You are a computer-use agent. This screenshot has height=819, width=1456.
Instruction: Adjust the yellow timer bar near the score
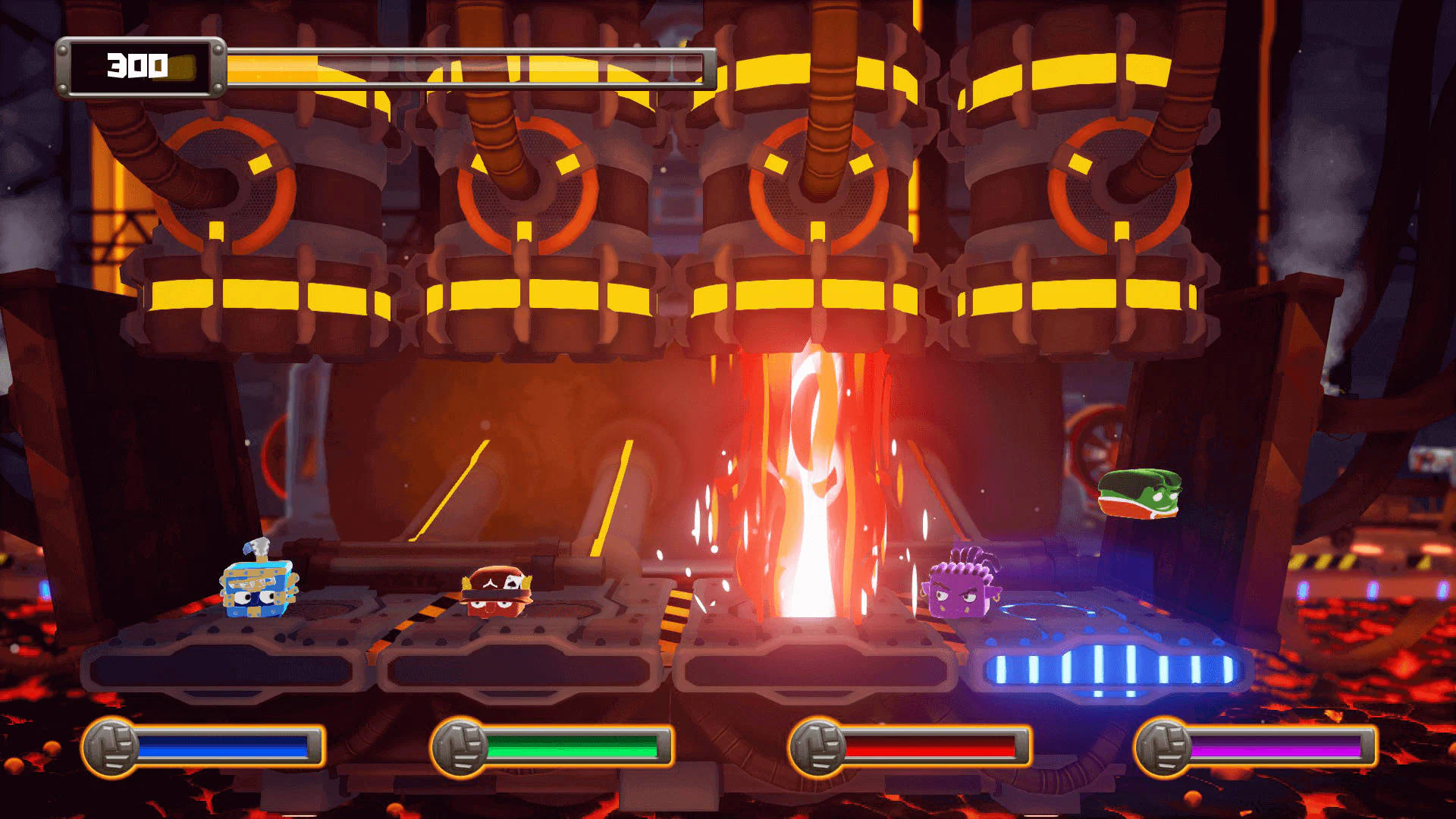coord(470,67)
